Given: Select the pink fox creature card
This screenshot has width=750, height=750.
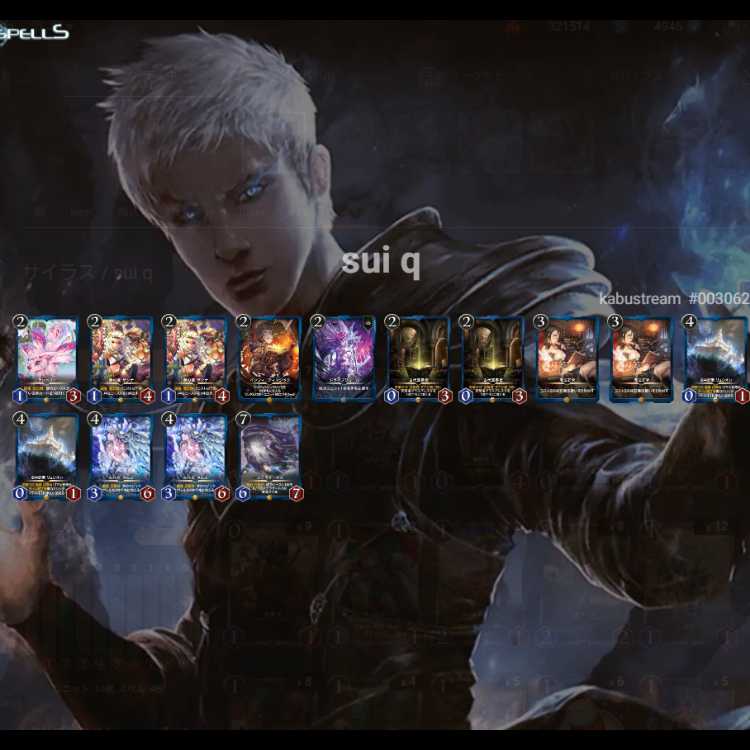Looking at the screenshot, I should coord(47,359).
